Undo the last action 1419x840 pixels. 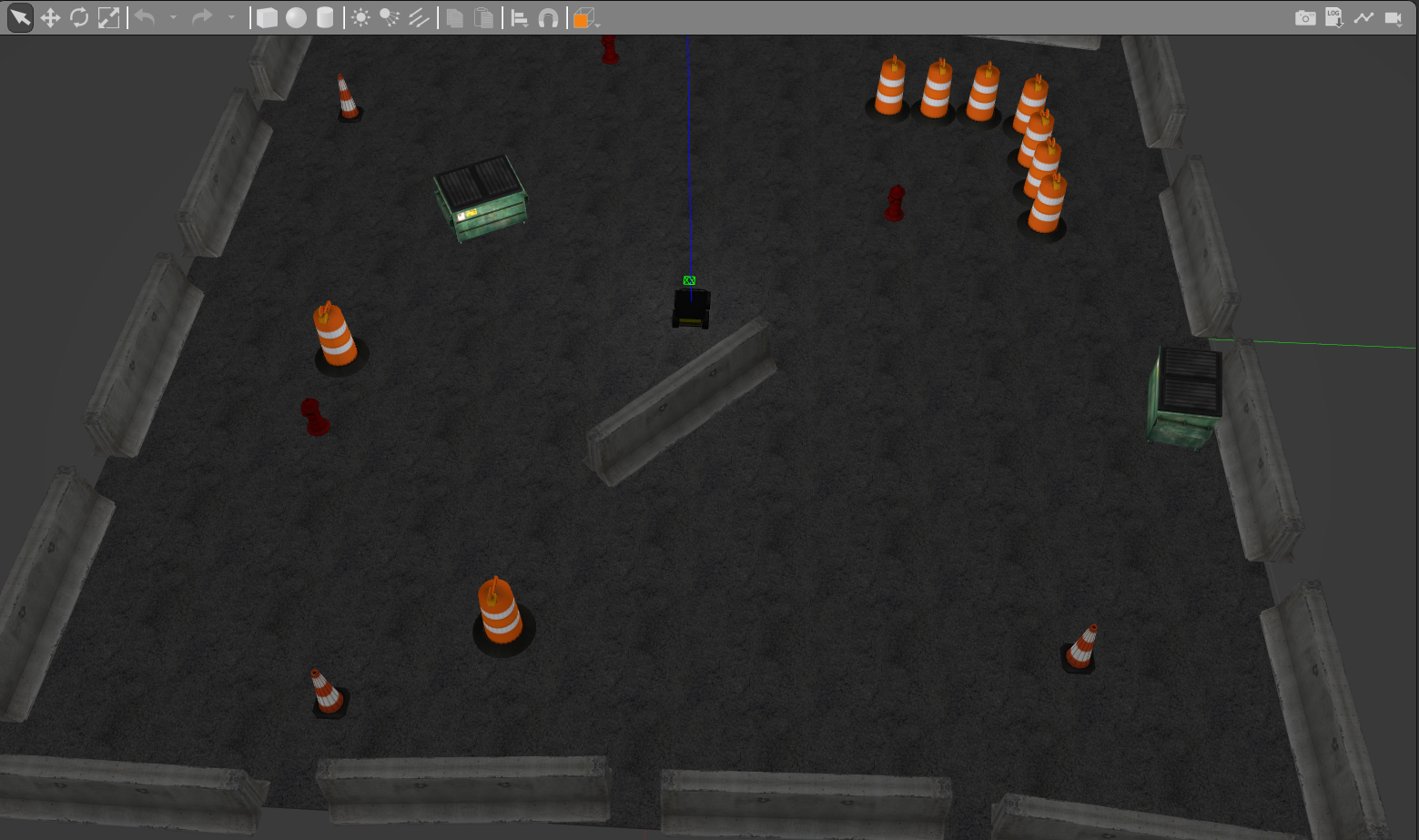click(146, 17)
